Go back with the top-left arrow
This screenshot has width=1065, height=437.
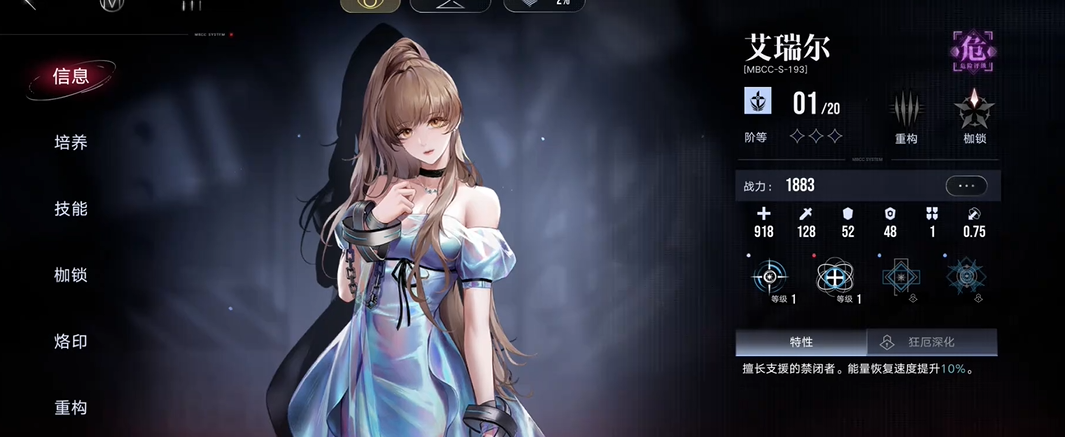point(28,5)
